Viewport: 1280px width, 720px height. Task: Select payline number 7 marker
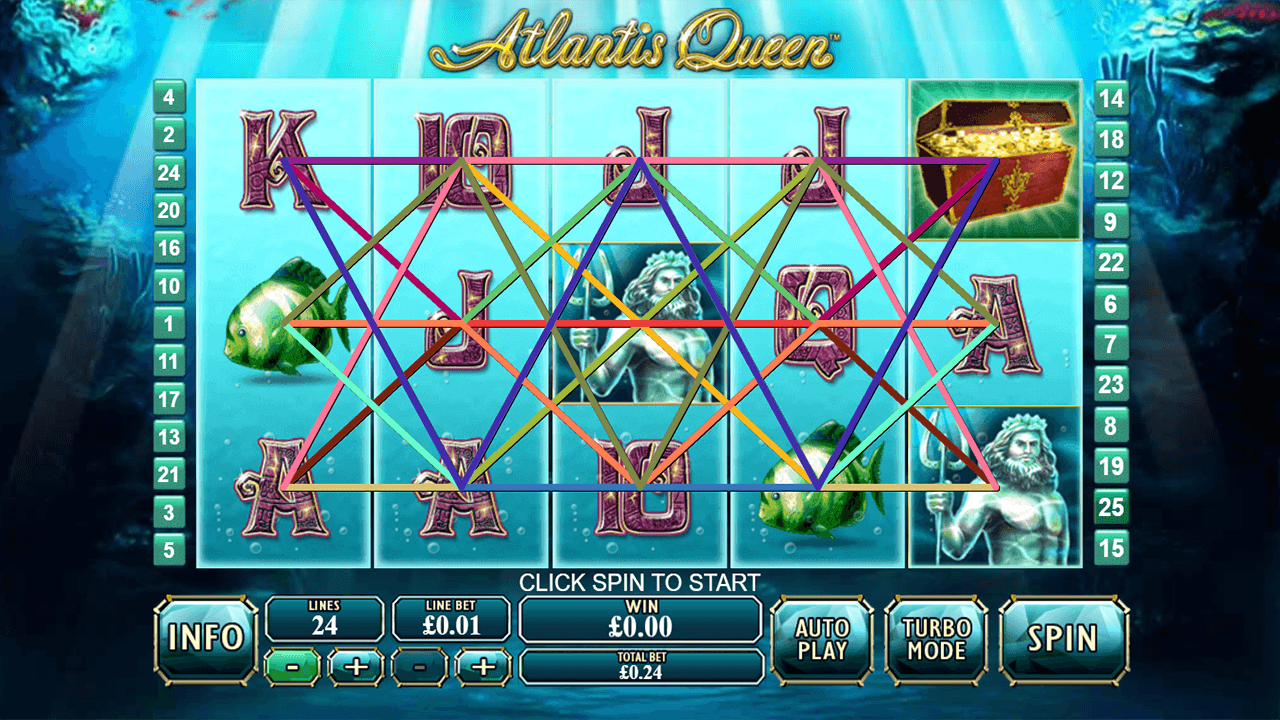tap(1111, 344)
